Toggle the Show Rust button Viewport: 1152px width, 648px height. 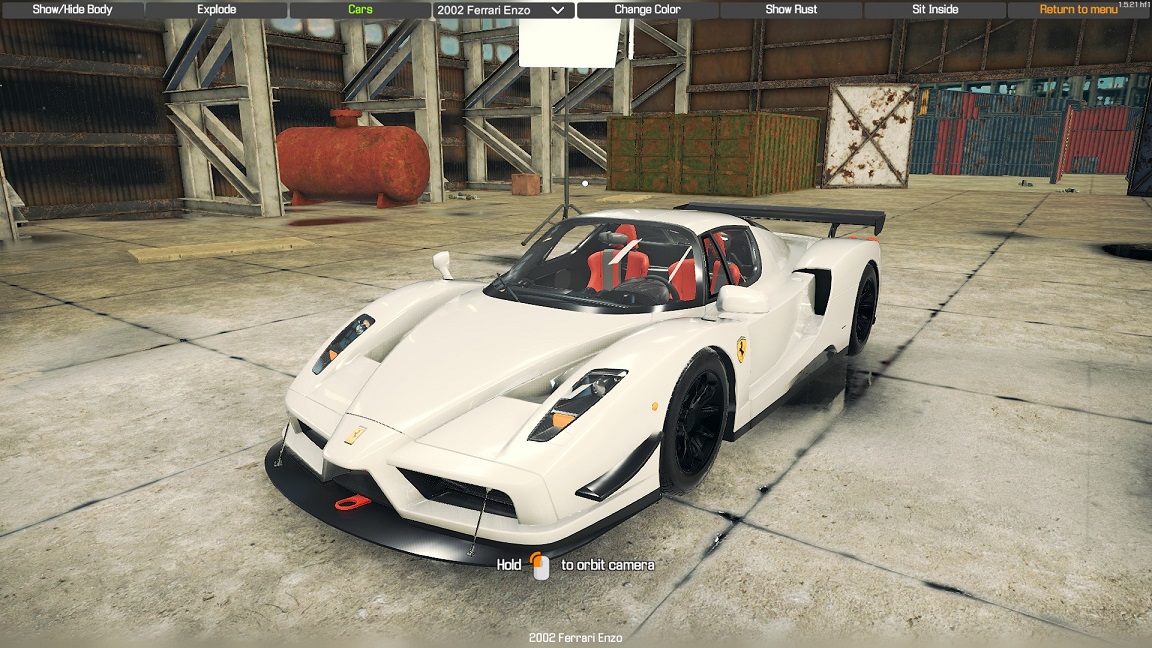(x=791, y=10)
